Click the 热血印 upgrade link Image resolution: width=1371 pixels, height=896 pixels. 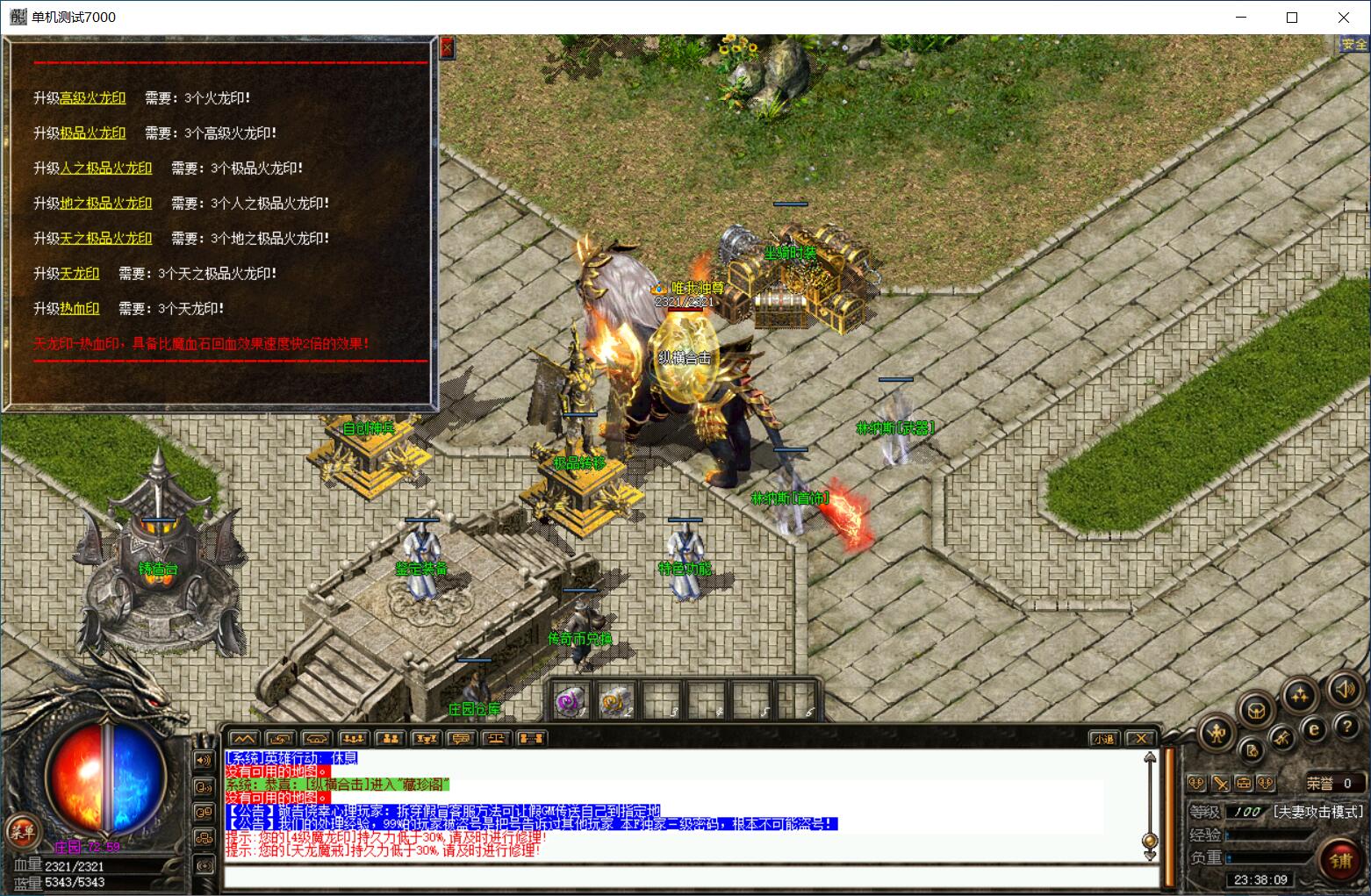(x=79, y=309)
